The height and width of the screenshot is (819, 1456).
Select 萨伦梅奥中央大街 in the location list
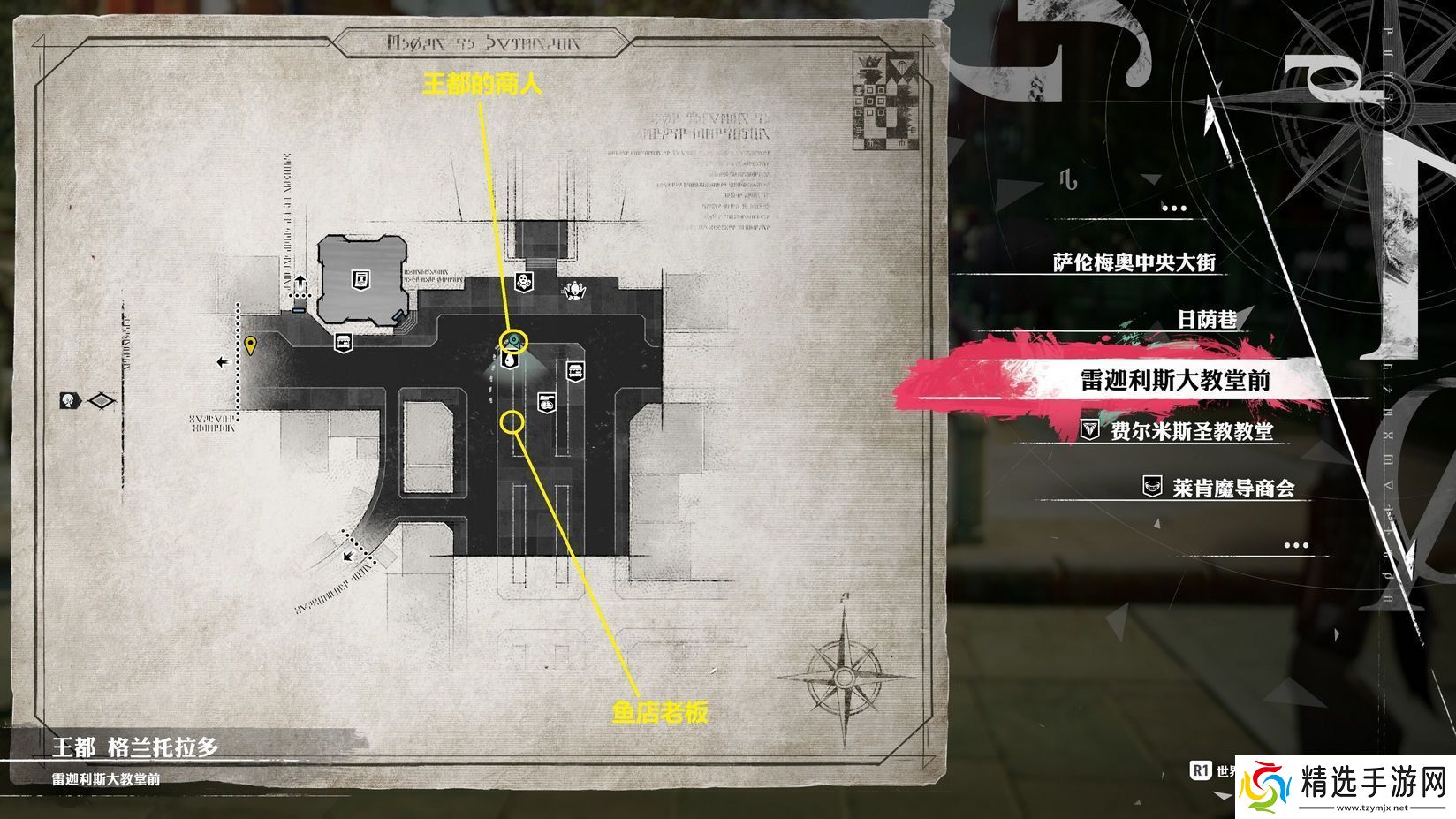pyautogui.click(x=1134, y=262)
